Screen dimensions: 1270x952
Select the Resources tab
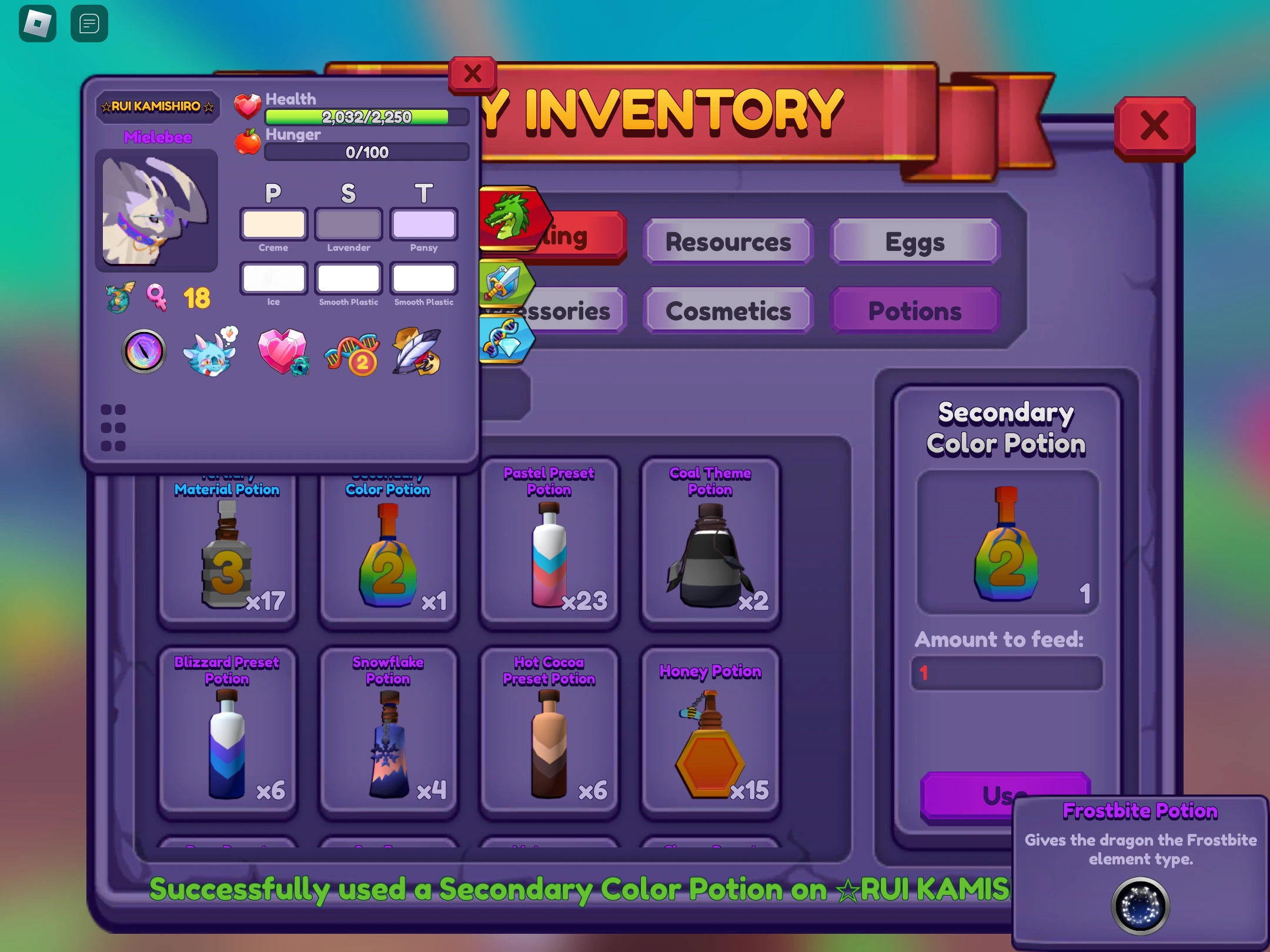tap(728, 242)
